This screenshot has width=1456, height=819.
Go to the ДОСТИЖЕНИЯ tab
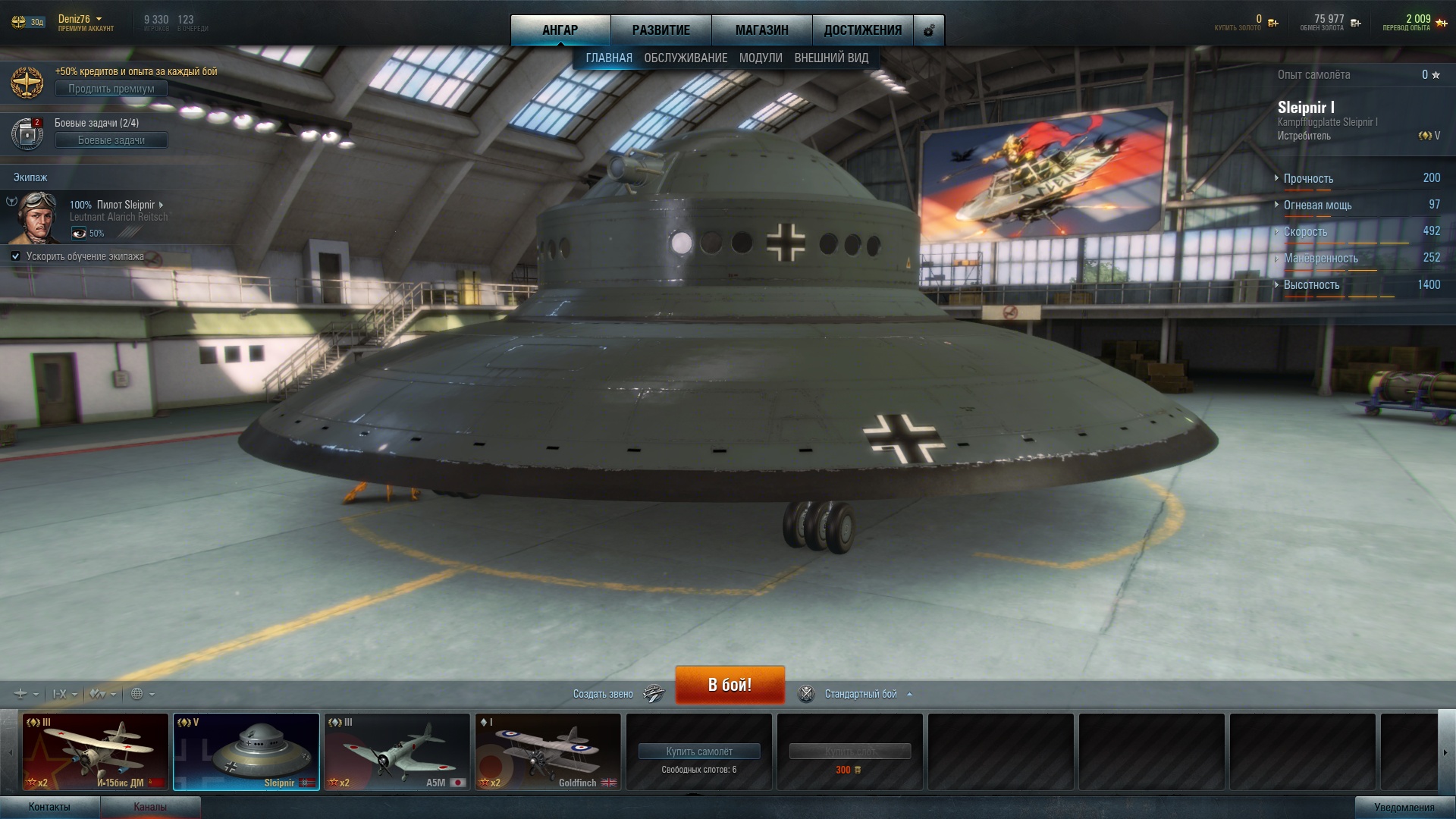tap(862, 30)
